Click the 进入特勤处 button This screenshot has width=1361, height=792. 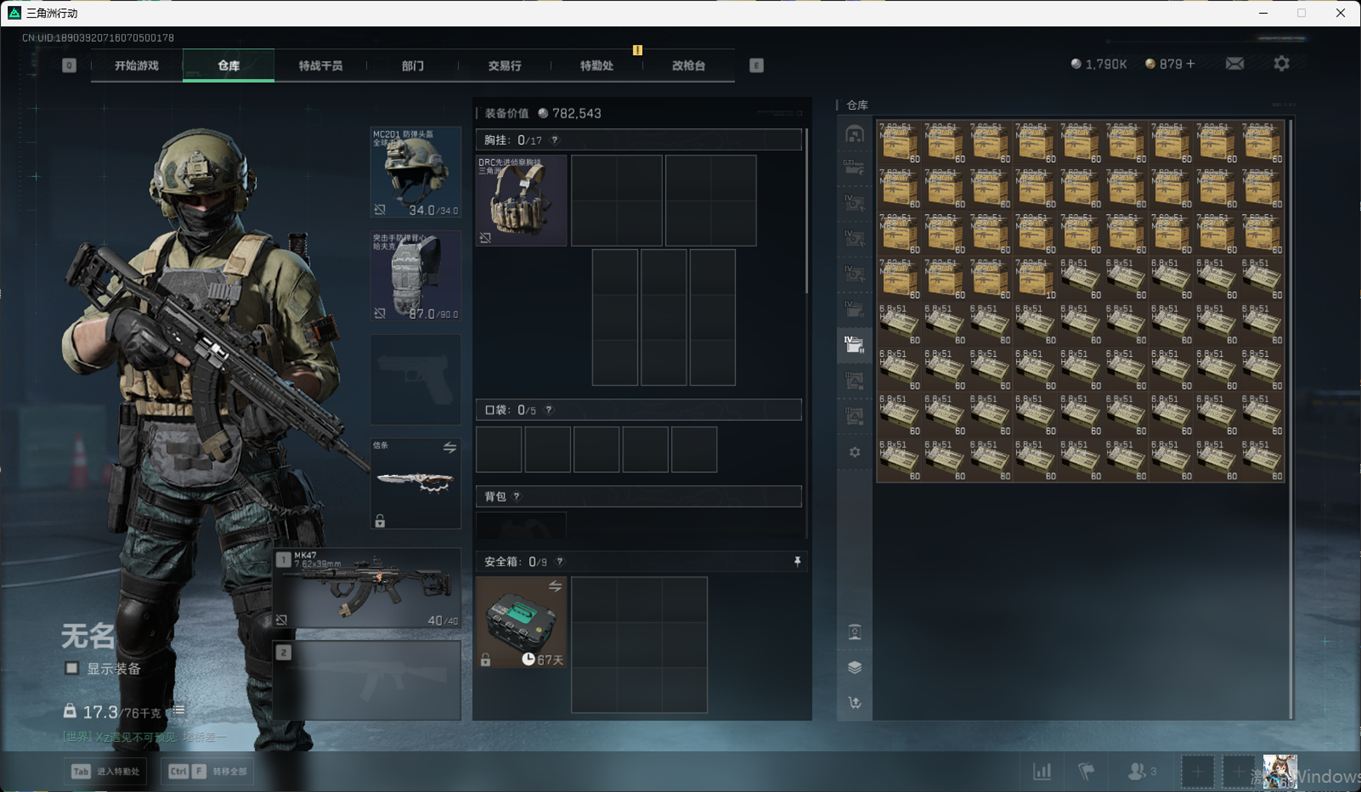(x=106, y=771)
